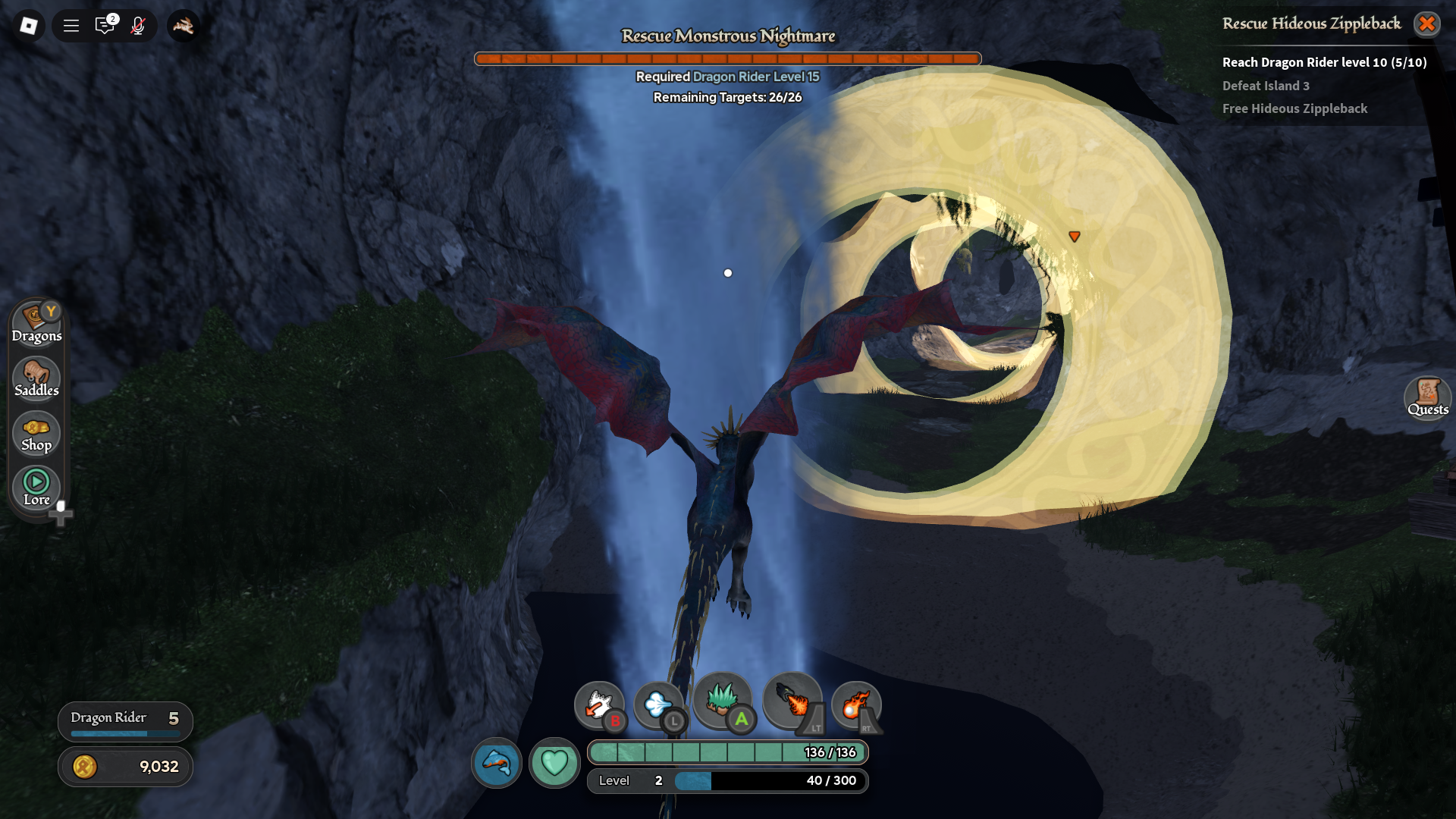This screenshot has width=1456, height=819.
Task: Toggle the muted microphone icon
Action: (x=137, y=26)
